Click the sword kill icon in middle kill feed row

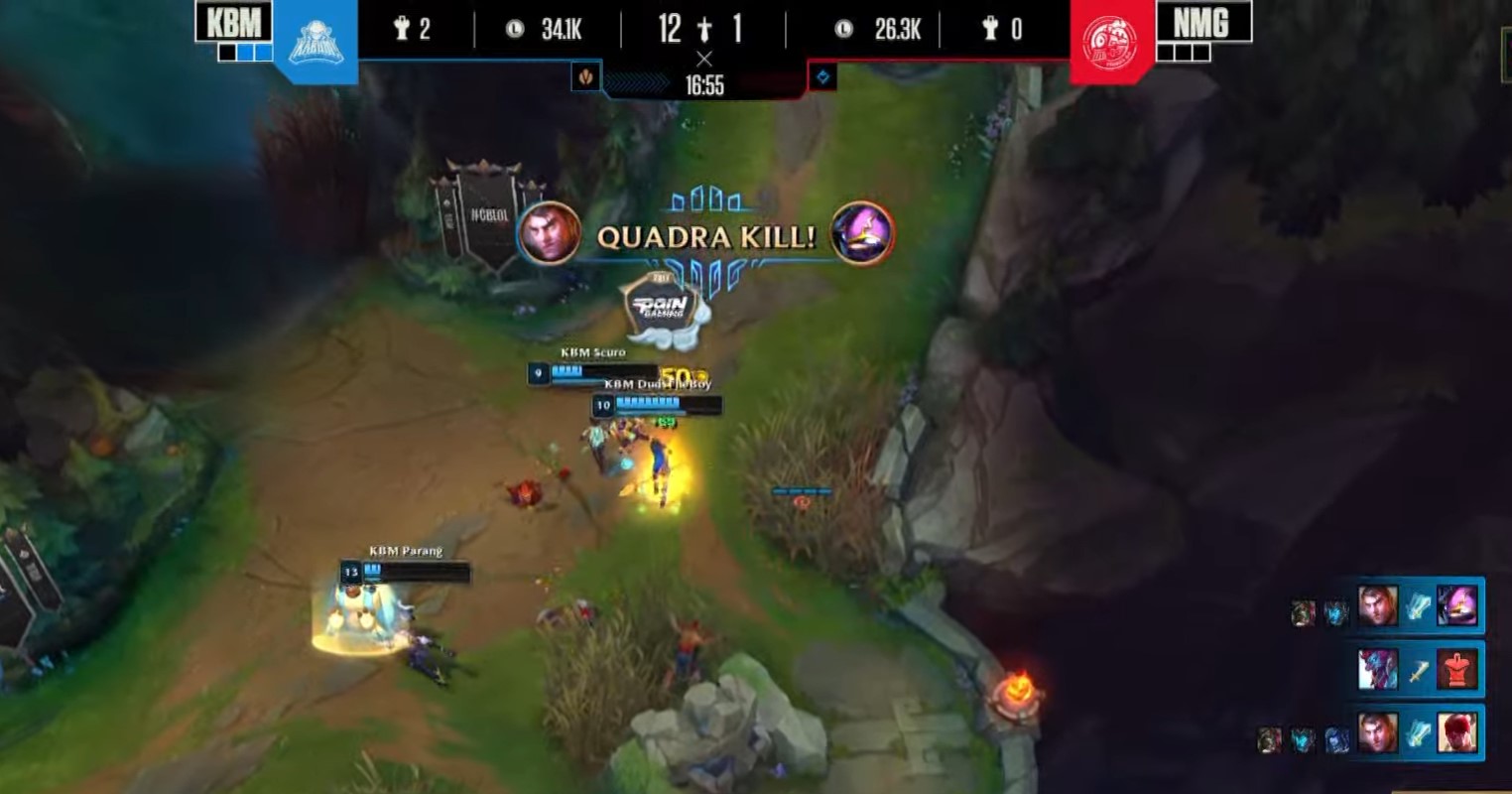pos(1419,671)
